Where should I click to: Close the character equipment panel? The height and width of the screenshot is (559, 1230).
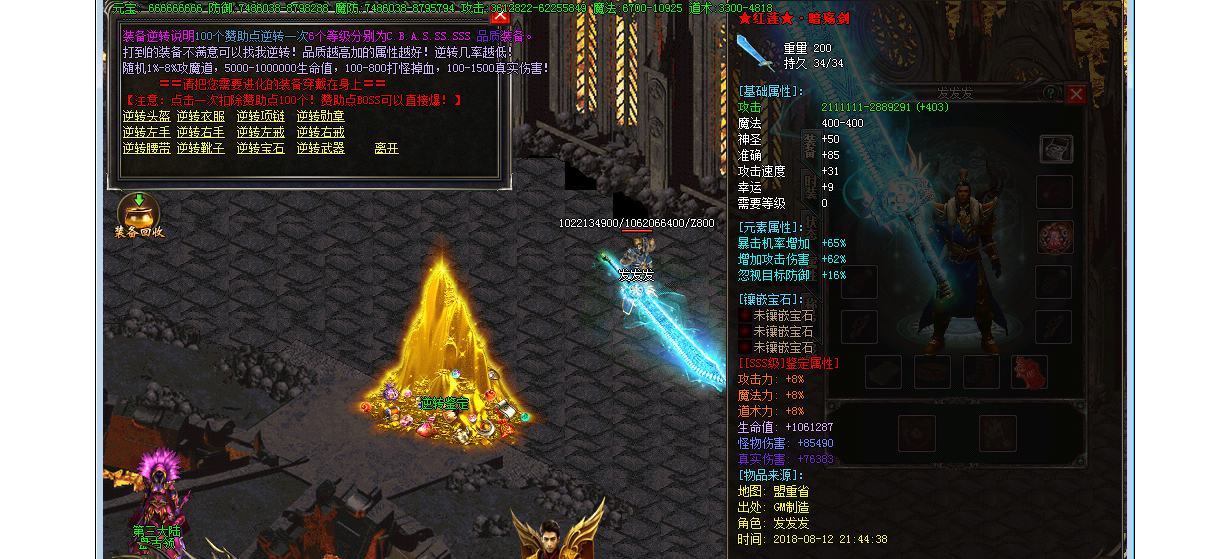(x=1076, y=94)
